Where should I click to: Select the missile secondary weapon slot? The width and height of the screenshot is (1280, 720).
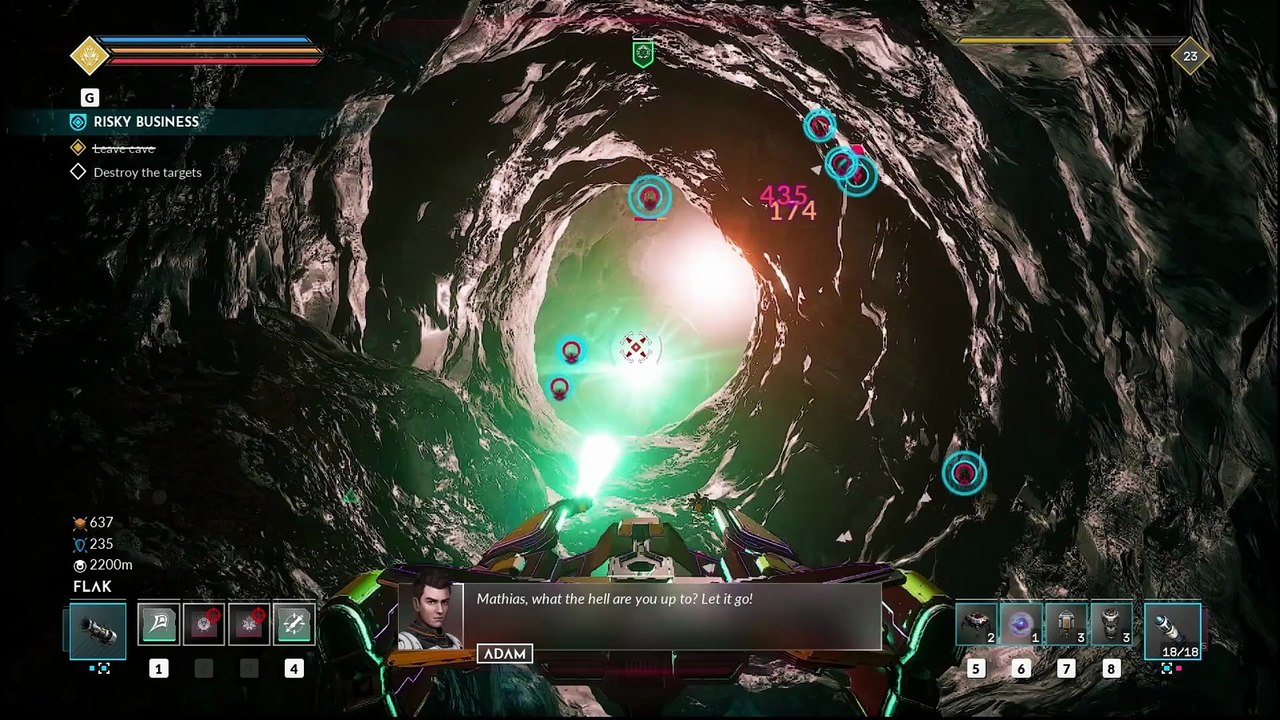[1172, 630]
